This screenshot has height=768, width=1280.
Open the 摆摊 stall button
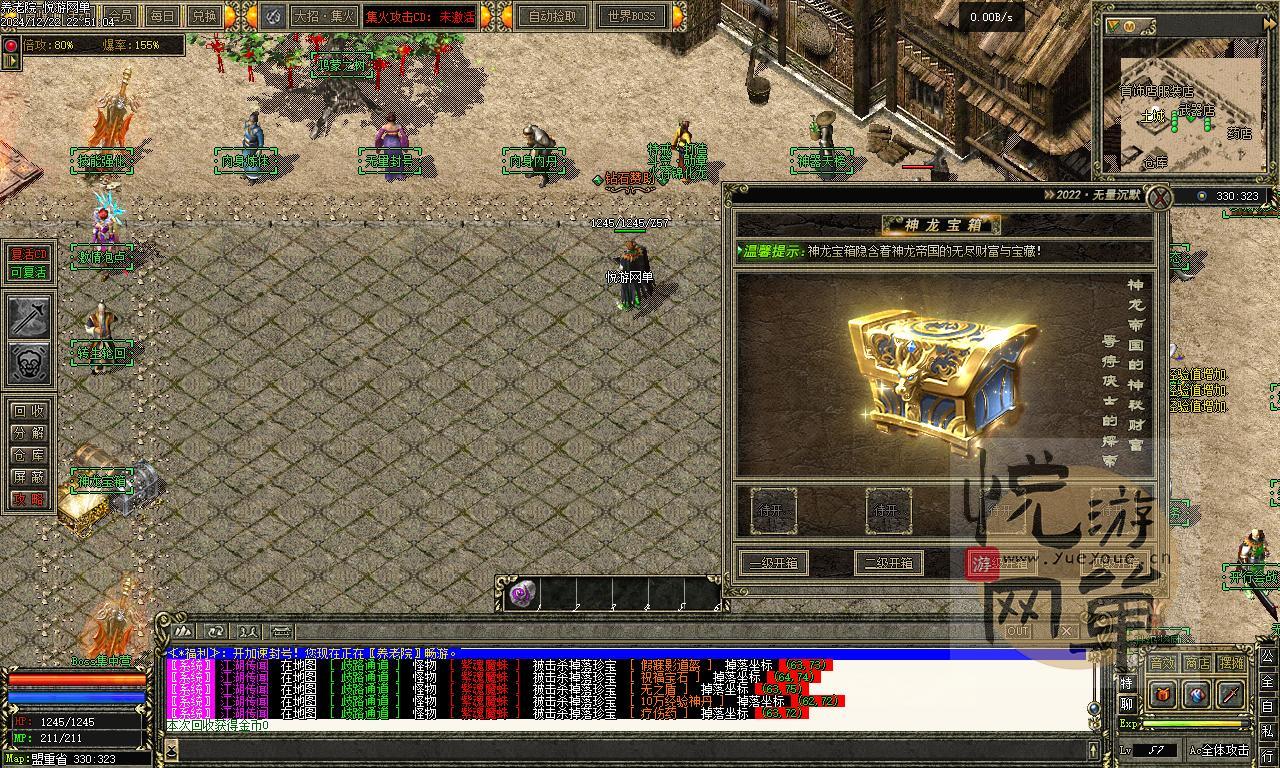(x=1232, y=663)
